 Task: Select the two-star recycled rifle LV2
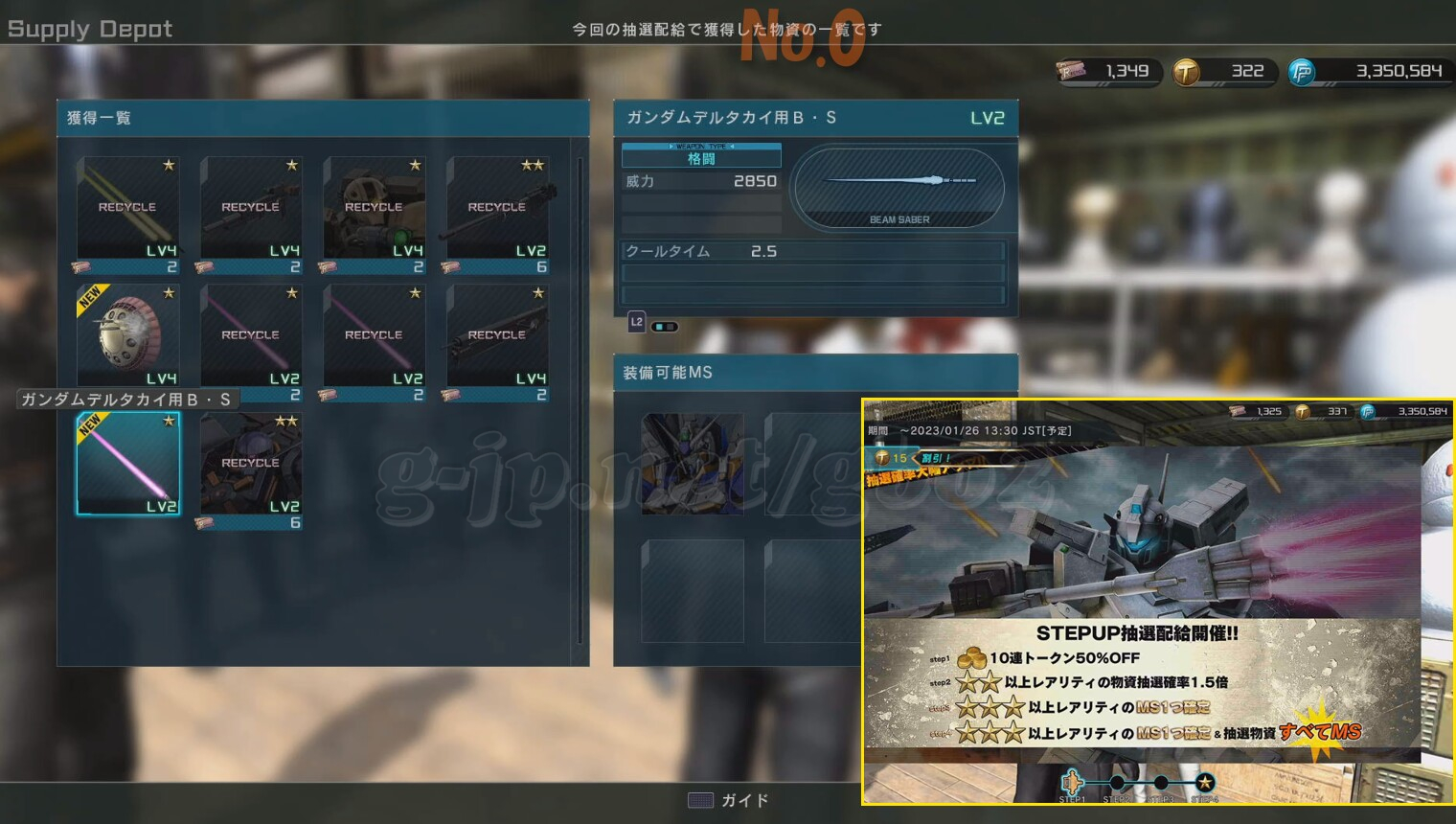(x=497, y=208)
